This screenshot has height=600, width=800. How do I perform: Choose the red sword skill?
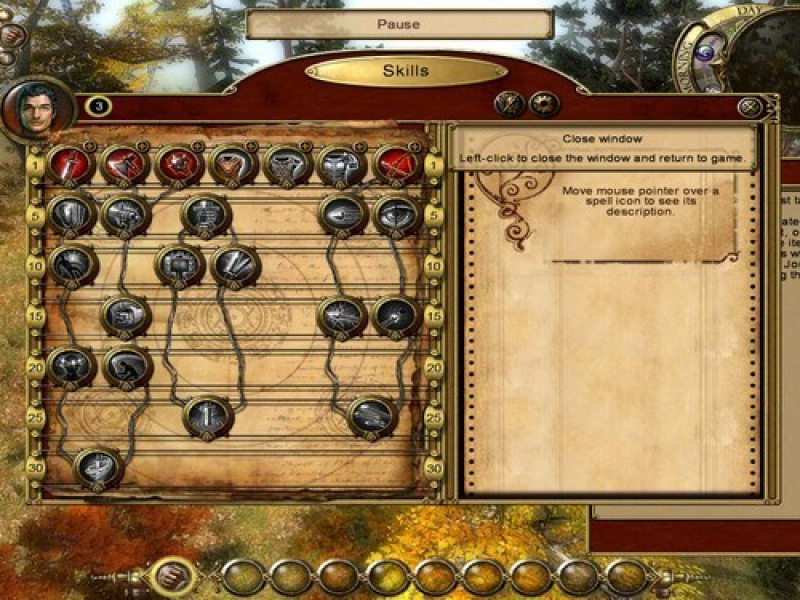70,166
